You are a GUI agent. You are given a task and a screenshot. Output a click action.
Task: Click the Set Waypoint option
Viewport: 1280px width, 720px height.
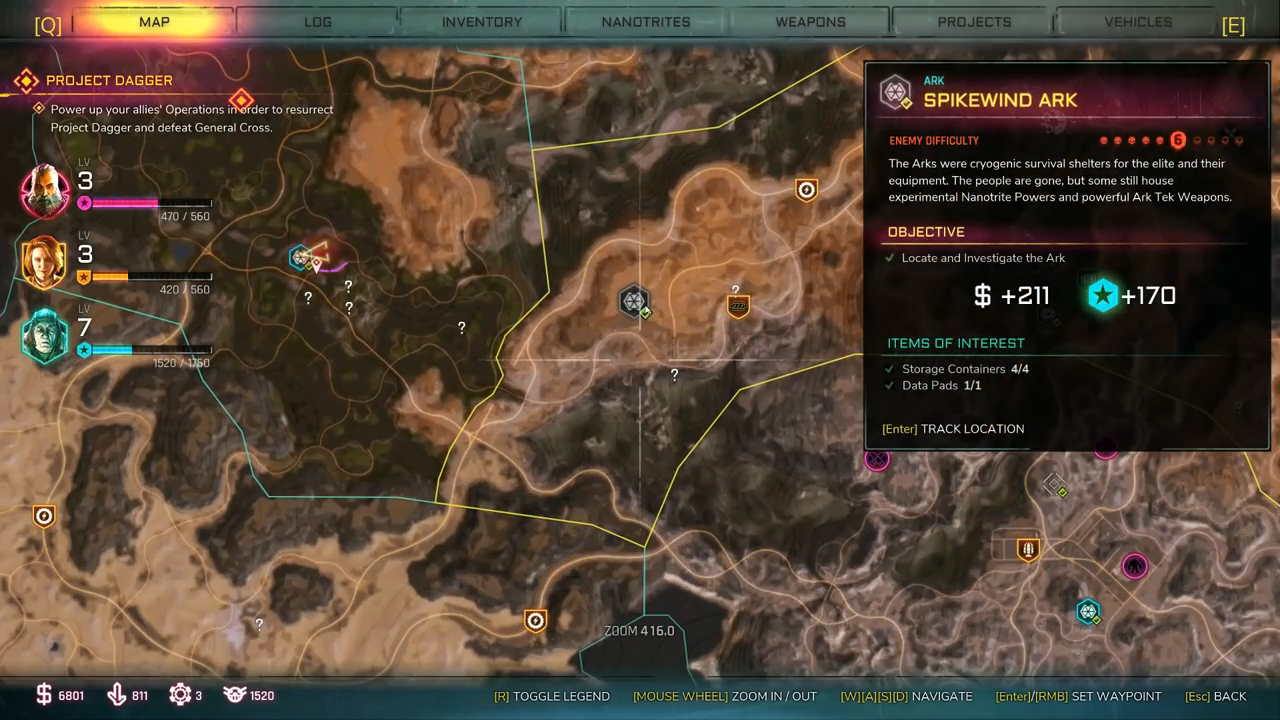(x=1078, y=696)
